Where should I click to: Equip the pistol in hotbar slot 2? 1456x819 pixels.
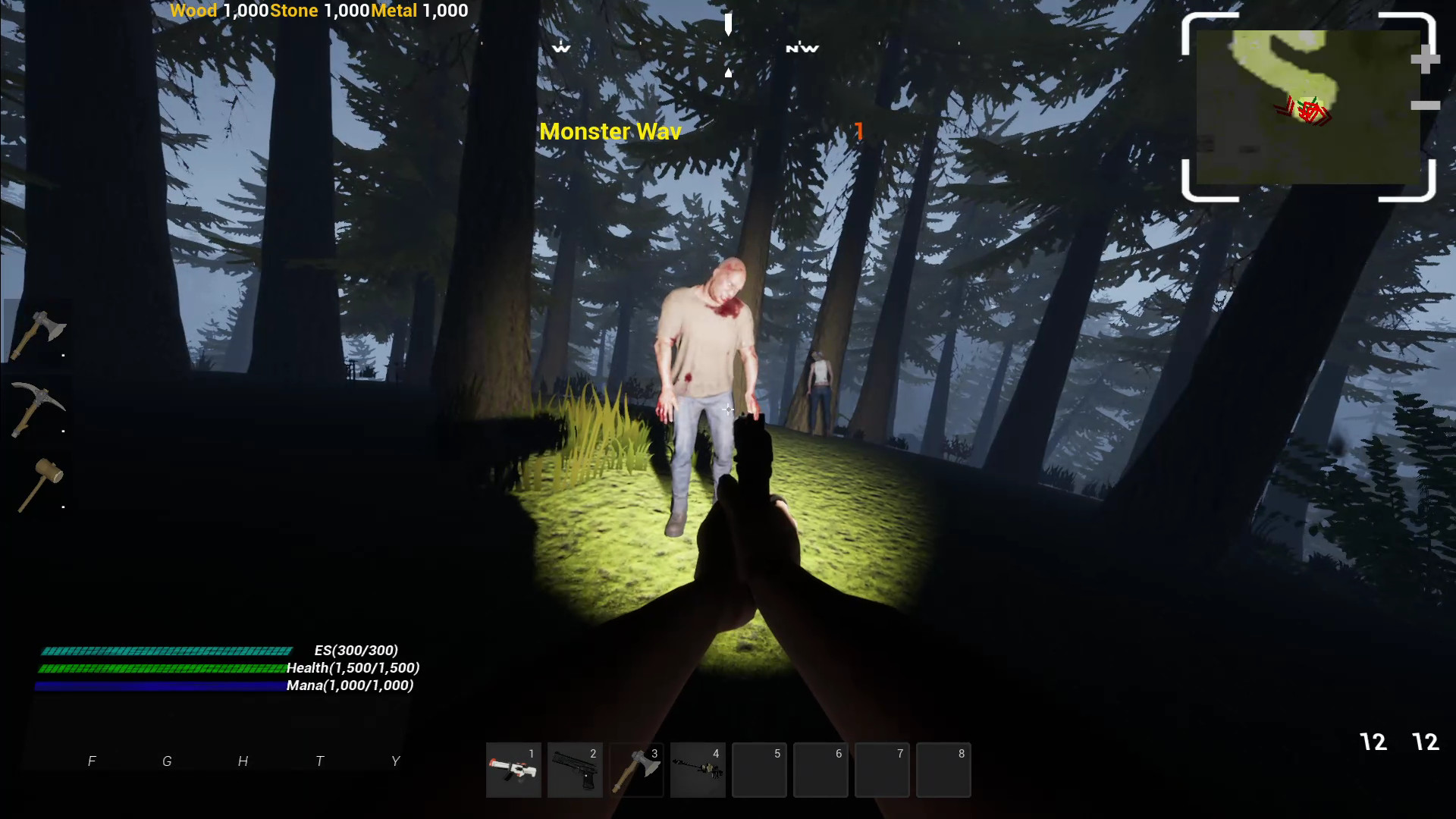point(575,770)
